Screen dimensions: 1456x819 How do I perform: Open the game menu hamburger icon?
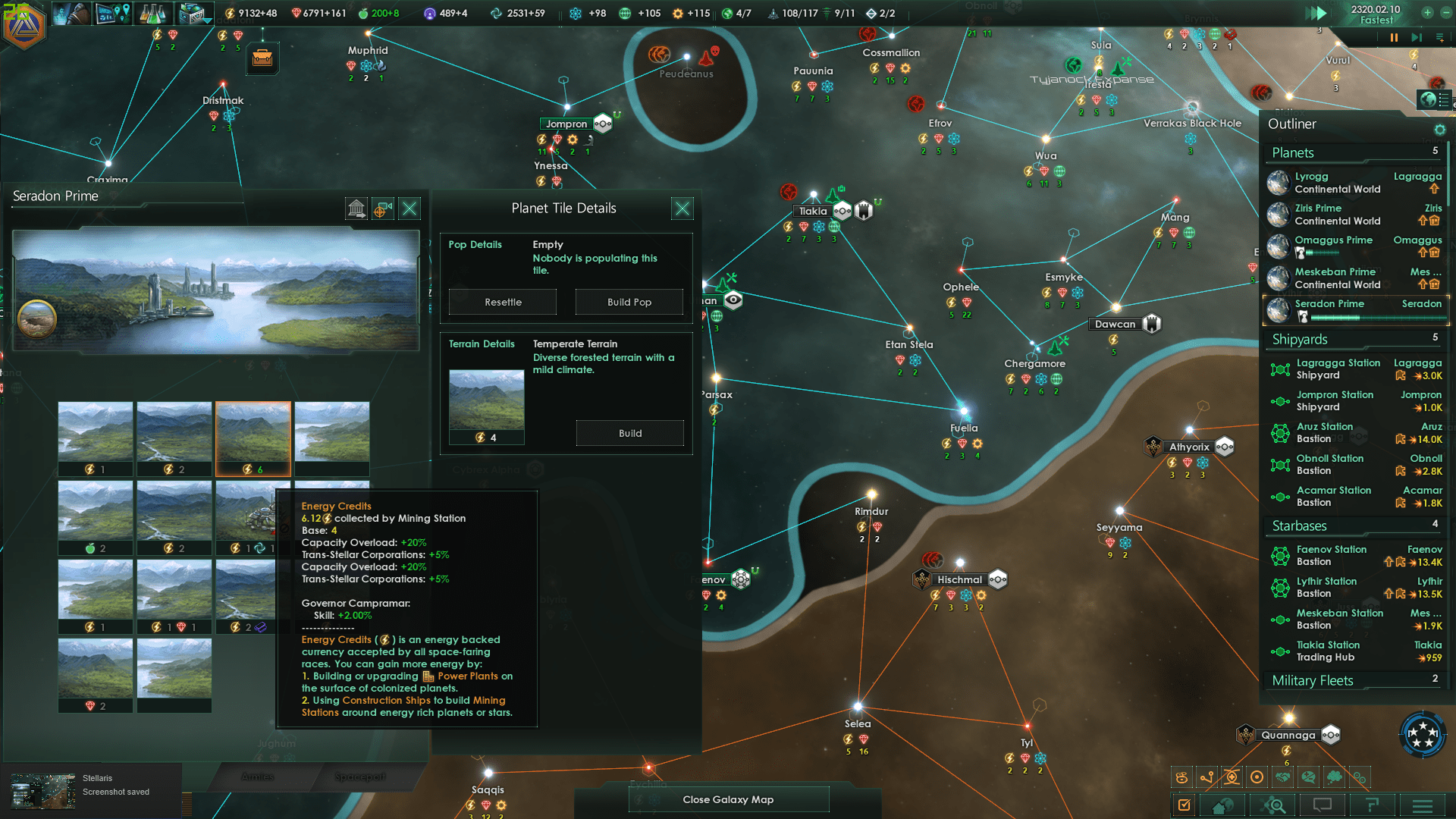pyautogui.click(x=1423, y=805)
